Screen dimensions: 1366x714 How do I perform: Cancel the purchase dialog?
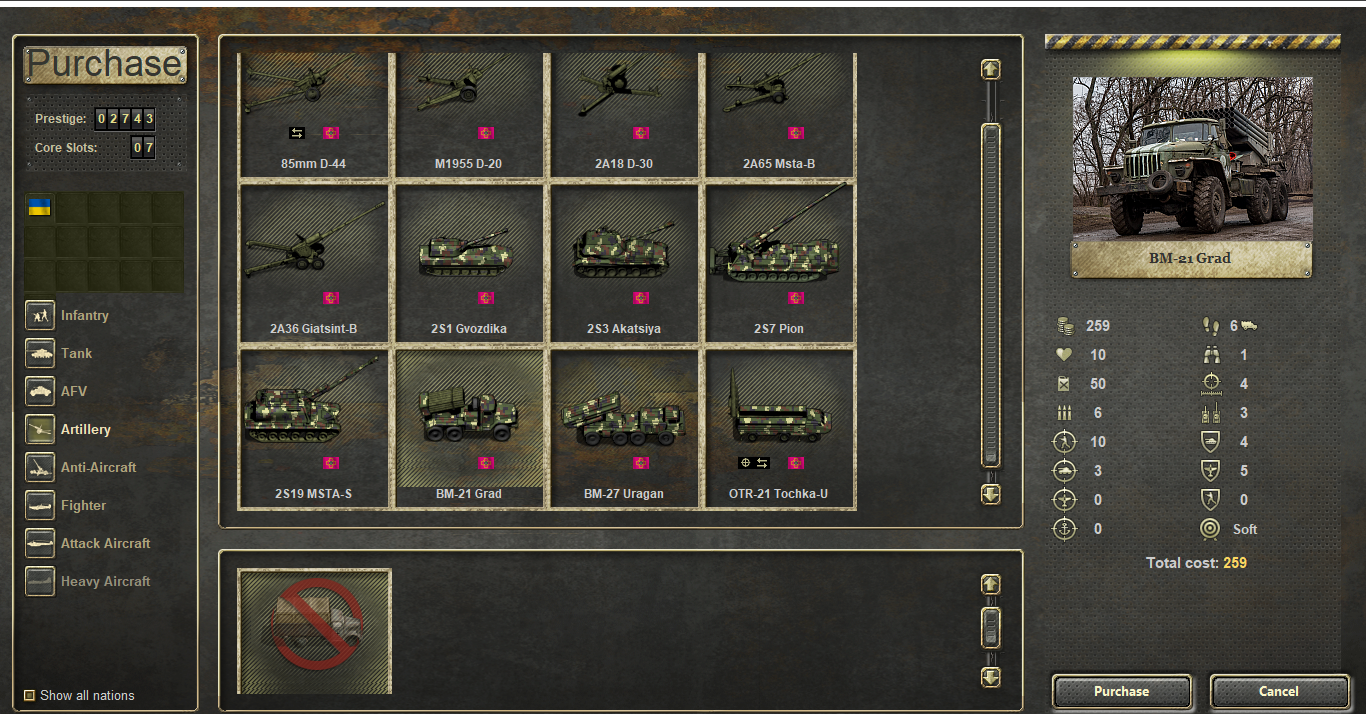point(1278,691)
